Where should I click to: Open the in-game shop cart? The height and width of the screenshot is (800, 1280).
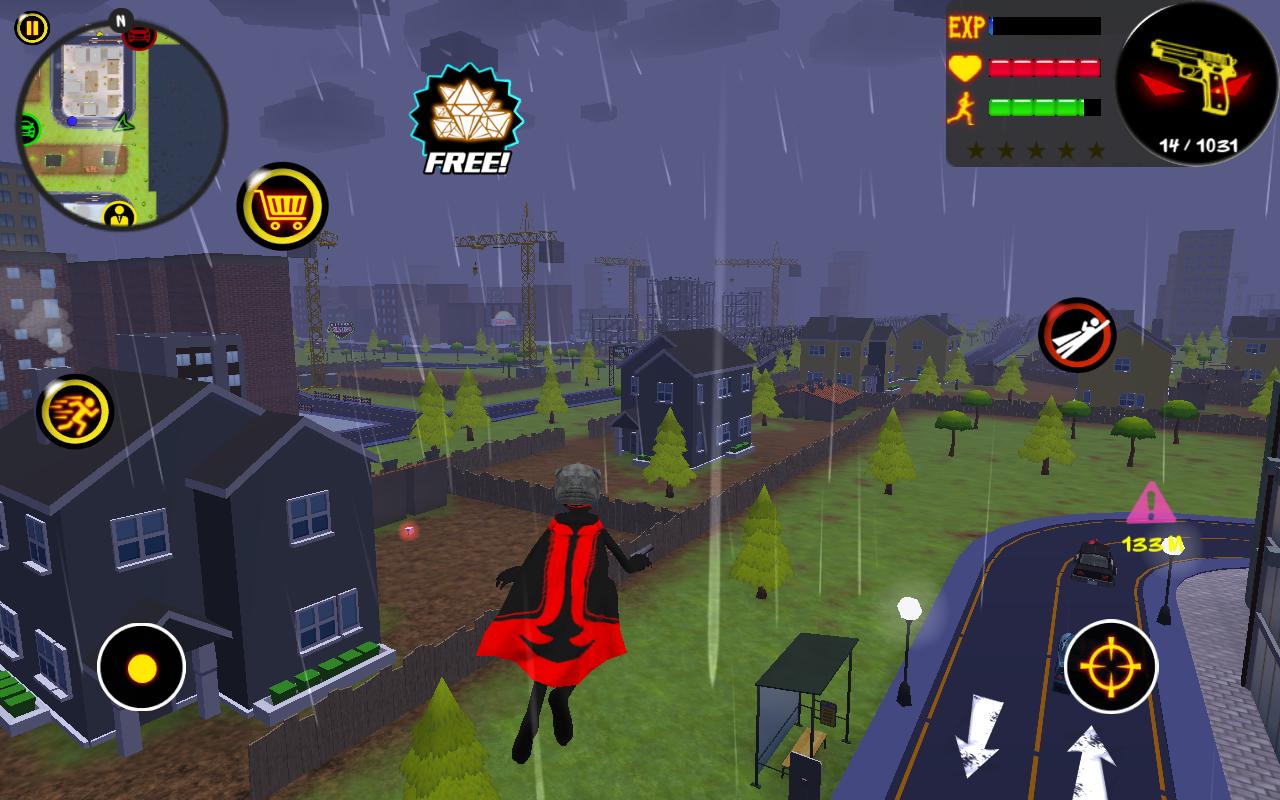click(x=283, y=206)
